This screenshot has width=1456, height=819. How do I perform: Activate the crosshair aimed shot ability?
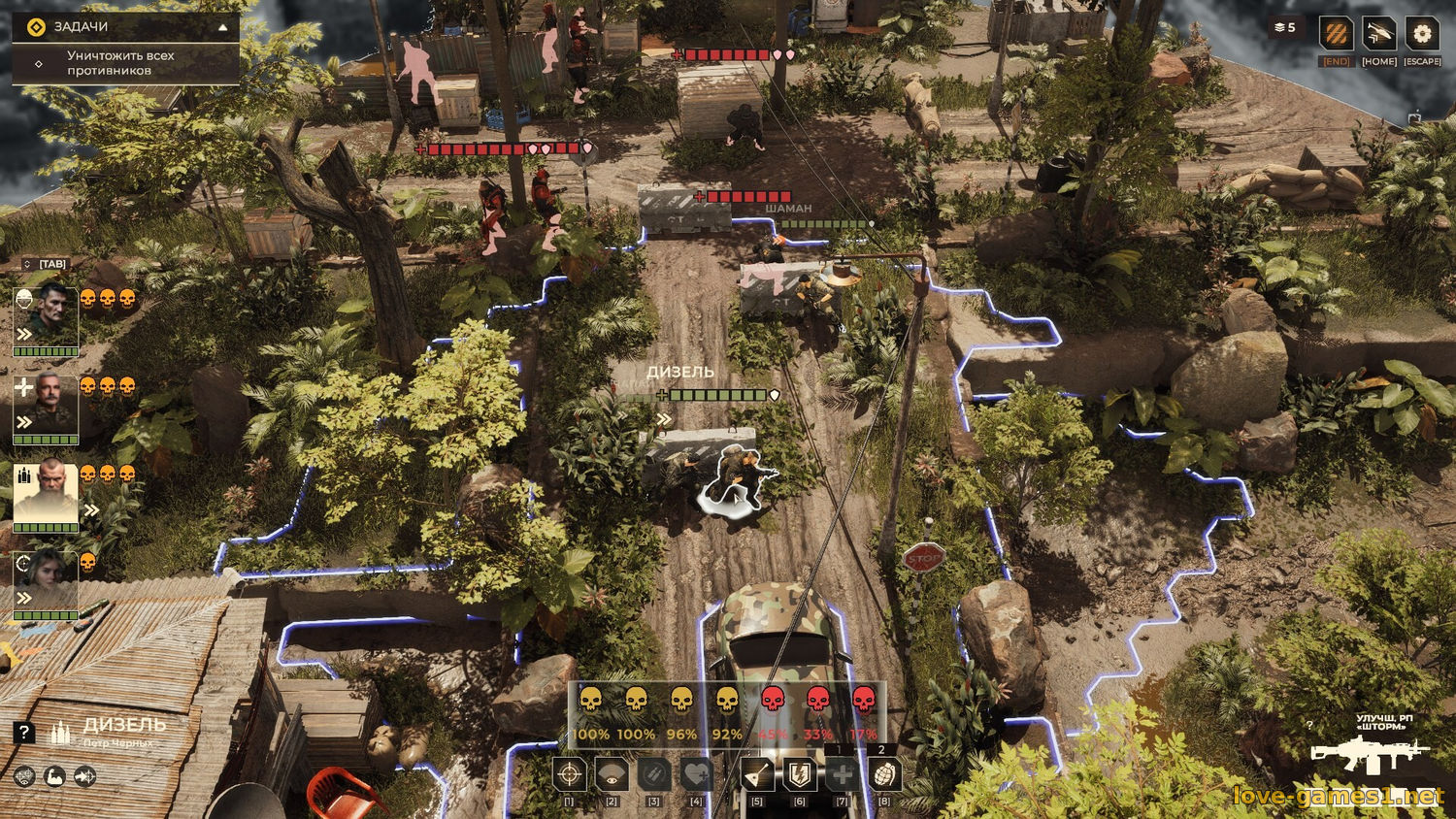(x=570, y=774)
